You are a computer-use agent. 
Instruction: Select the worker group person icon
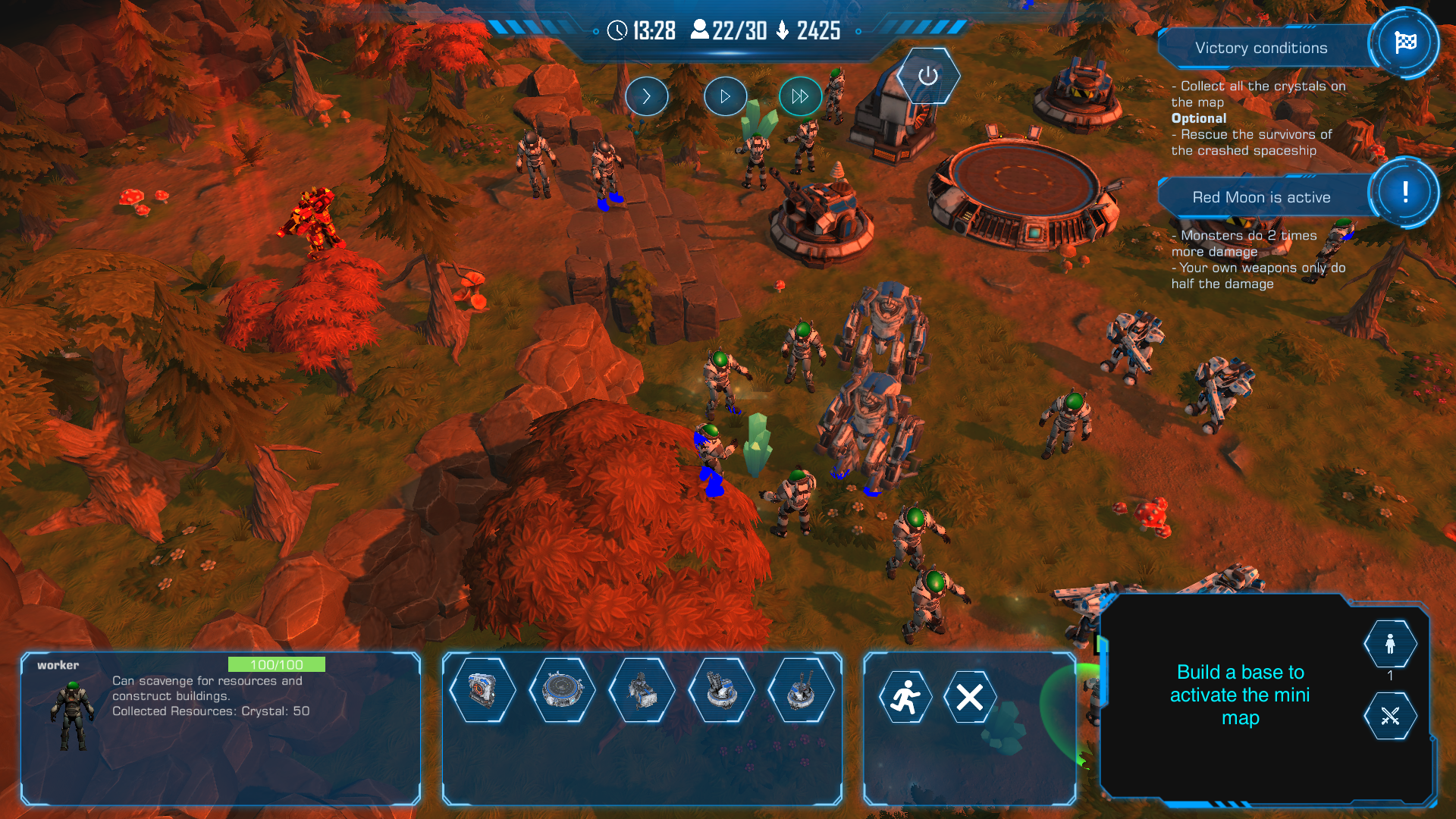pos(1390,644)
